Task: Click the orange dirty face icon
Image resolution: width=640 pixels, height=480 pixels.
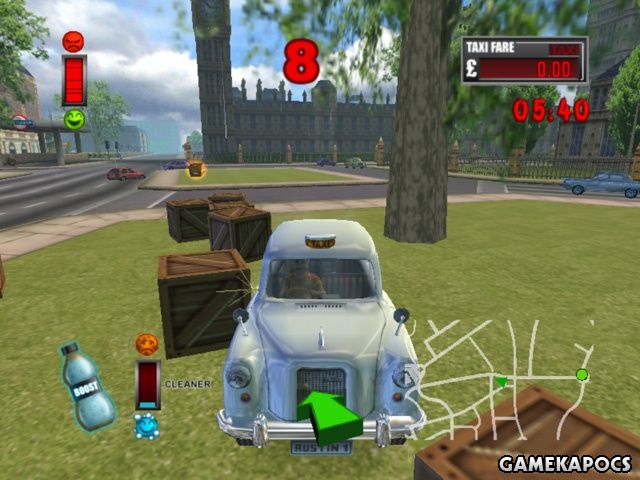Action: coord(147,344)
